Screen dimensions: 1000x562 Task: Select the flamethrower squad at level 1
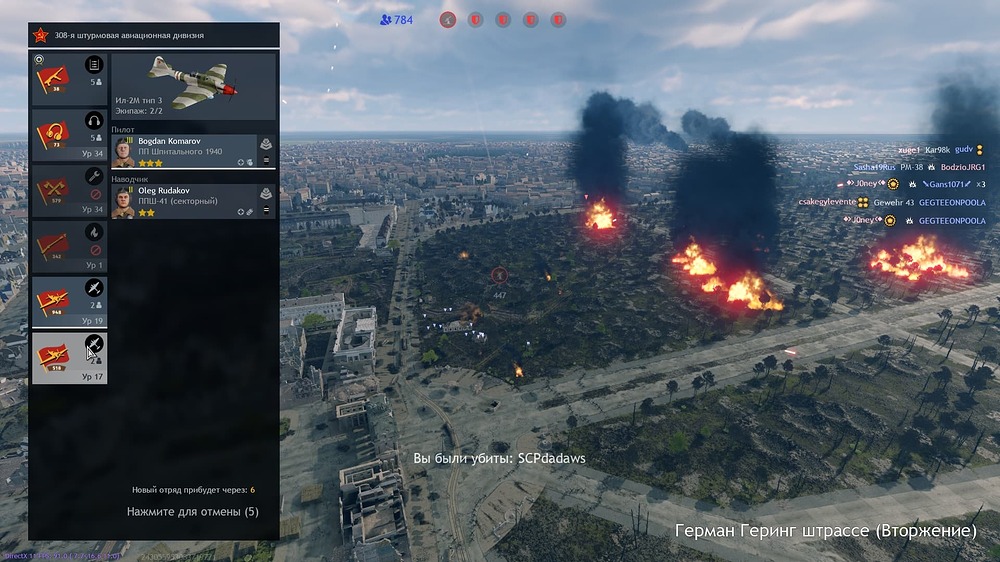(x=69, y=246)
